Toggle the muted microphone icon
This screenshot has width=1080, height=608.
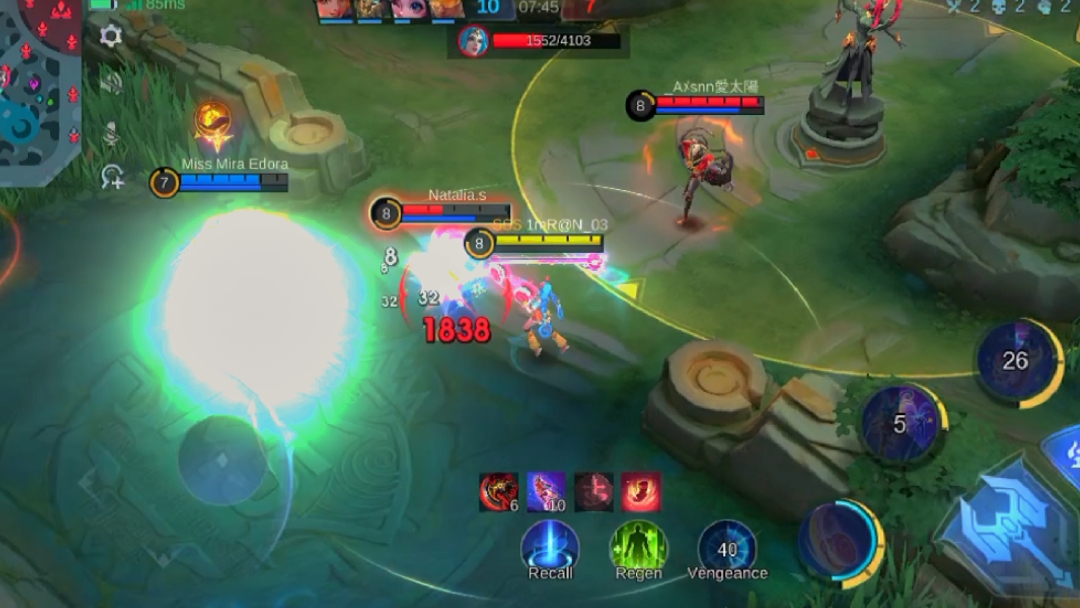(x=110, y=132)
